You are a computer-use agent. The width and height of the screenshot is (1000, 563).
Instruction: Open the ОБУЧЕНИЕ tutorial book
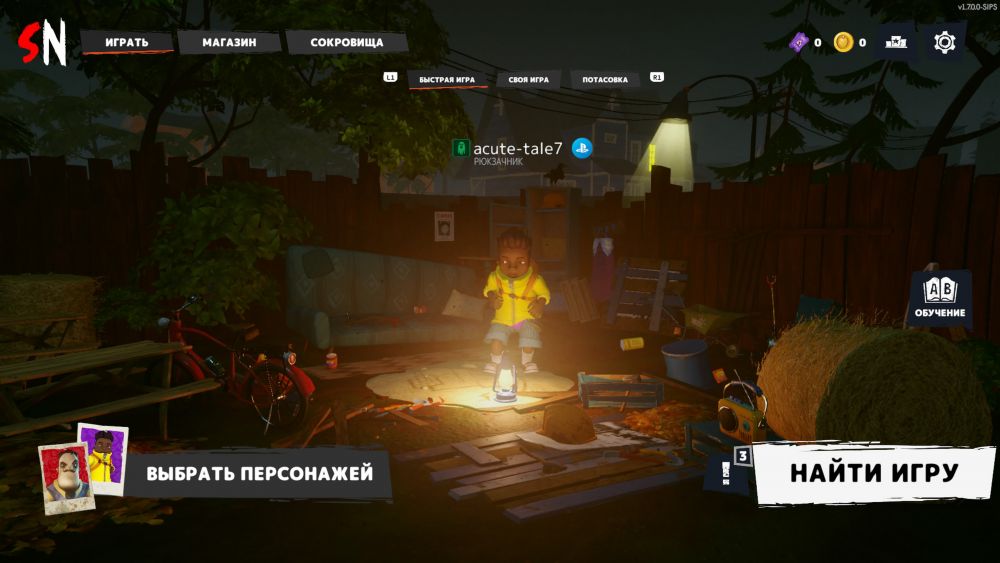(x=940, y=297)
